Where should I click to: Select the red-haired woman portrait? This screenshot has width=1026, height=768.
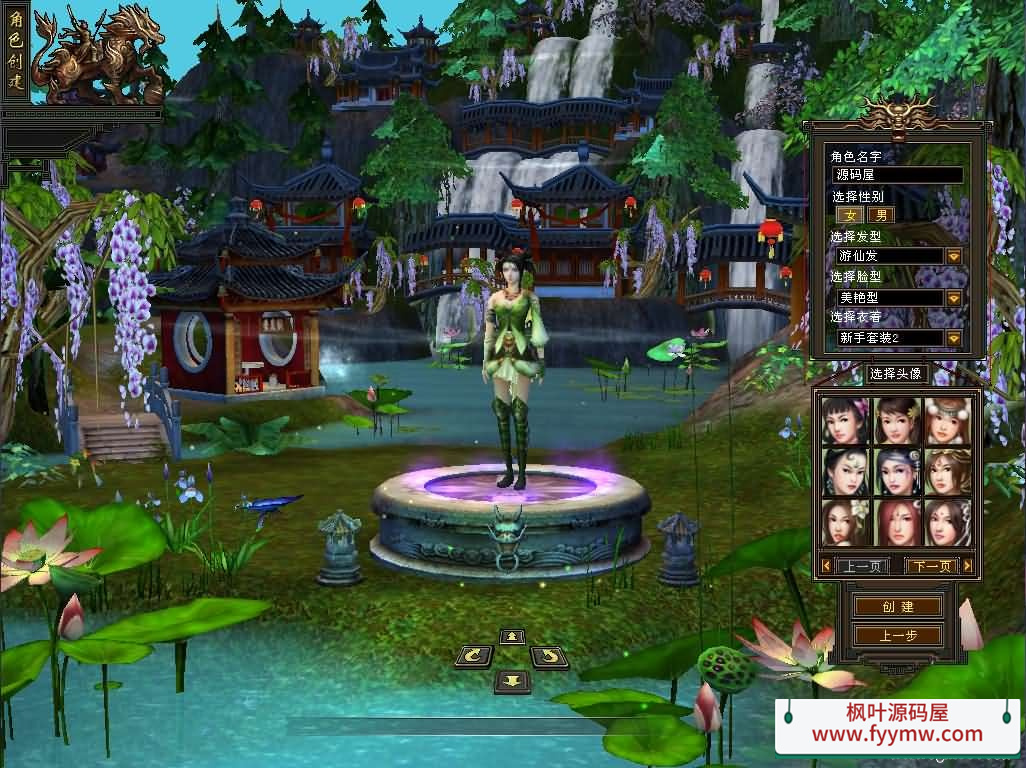pyautogui.click(x=896, y=522)
